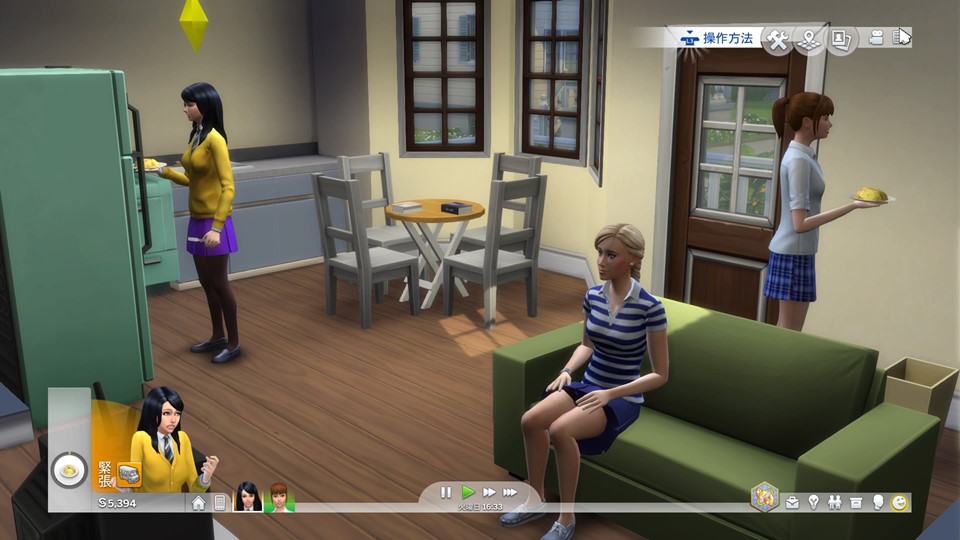This screenshot has width=960, height=540.
Task: Select the black-haired Sim portrait
Action: pos(247,497)
